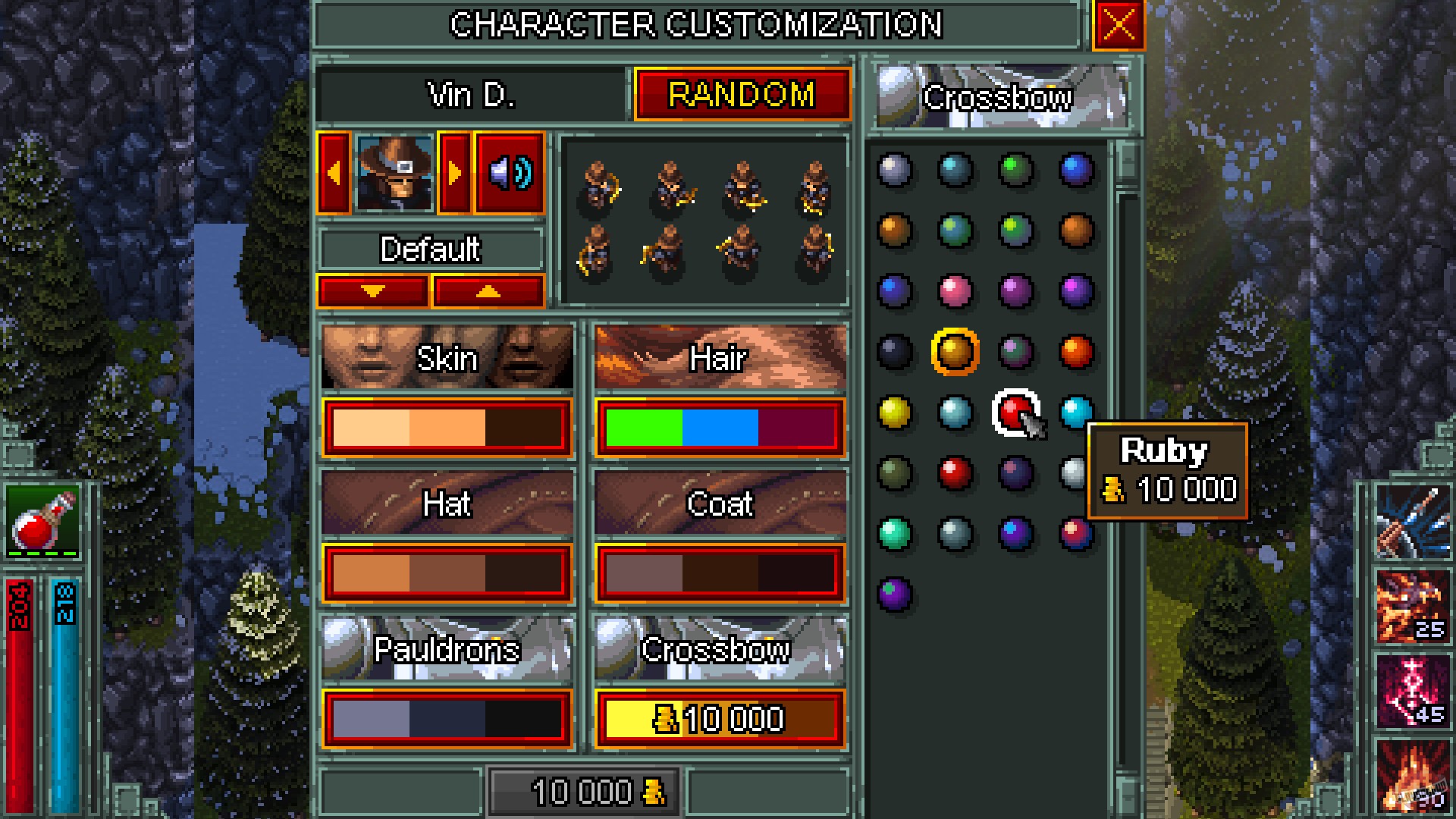Click the left arrow to change portrait
The width and height of the screenshot is (1456, 819).
point(335,174)
